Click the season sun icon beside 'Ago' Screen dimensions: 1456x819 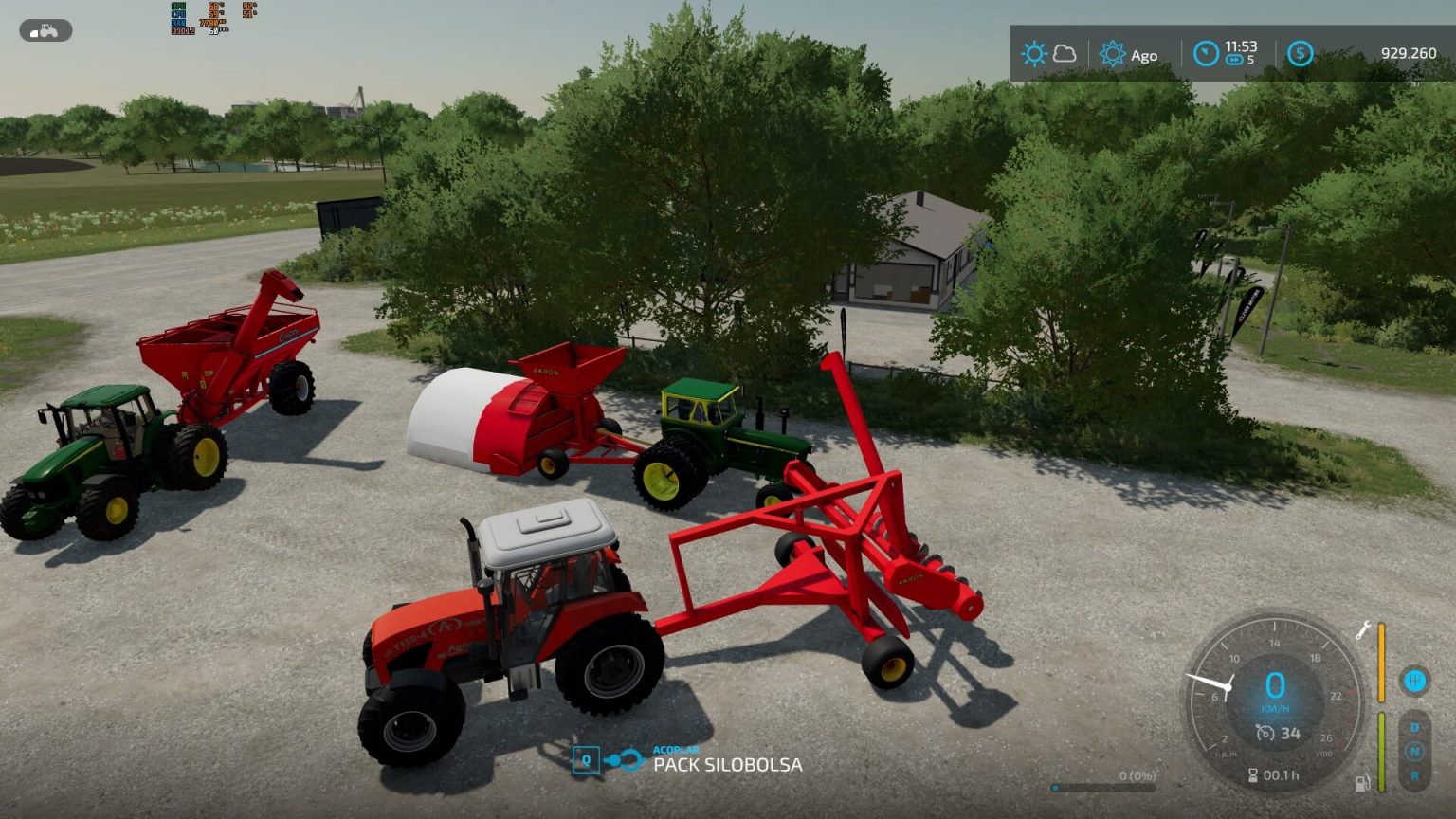tap(1114, 54)
